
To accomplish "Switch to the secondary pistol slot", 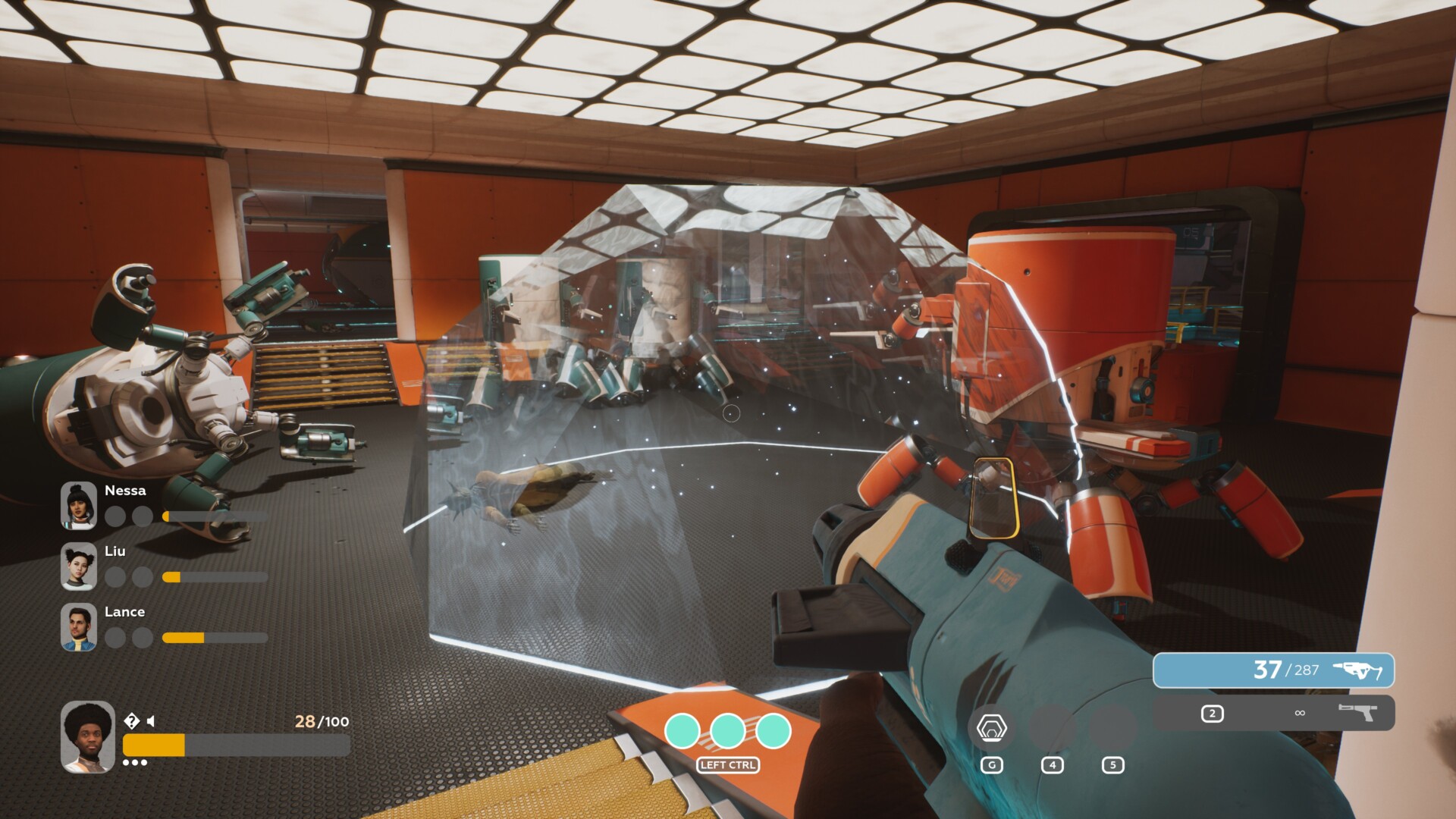I will [x=1273, y=713].
